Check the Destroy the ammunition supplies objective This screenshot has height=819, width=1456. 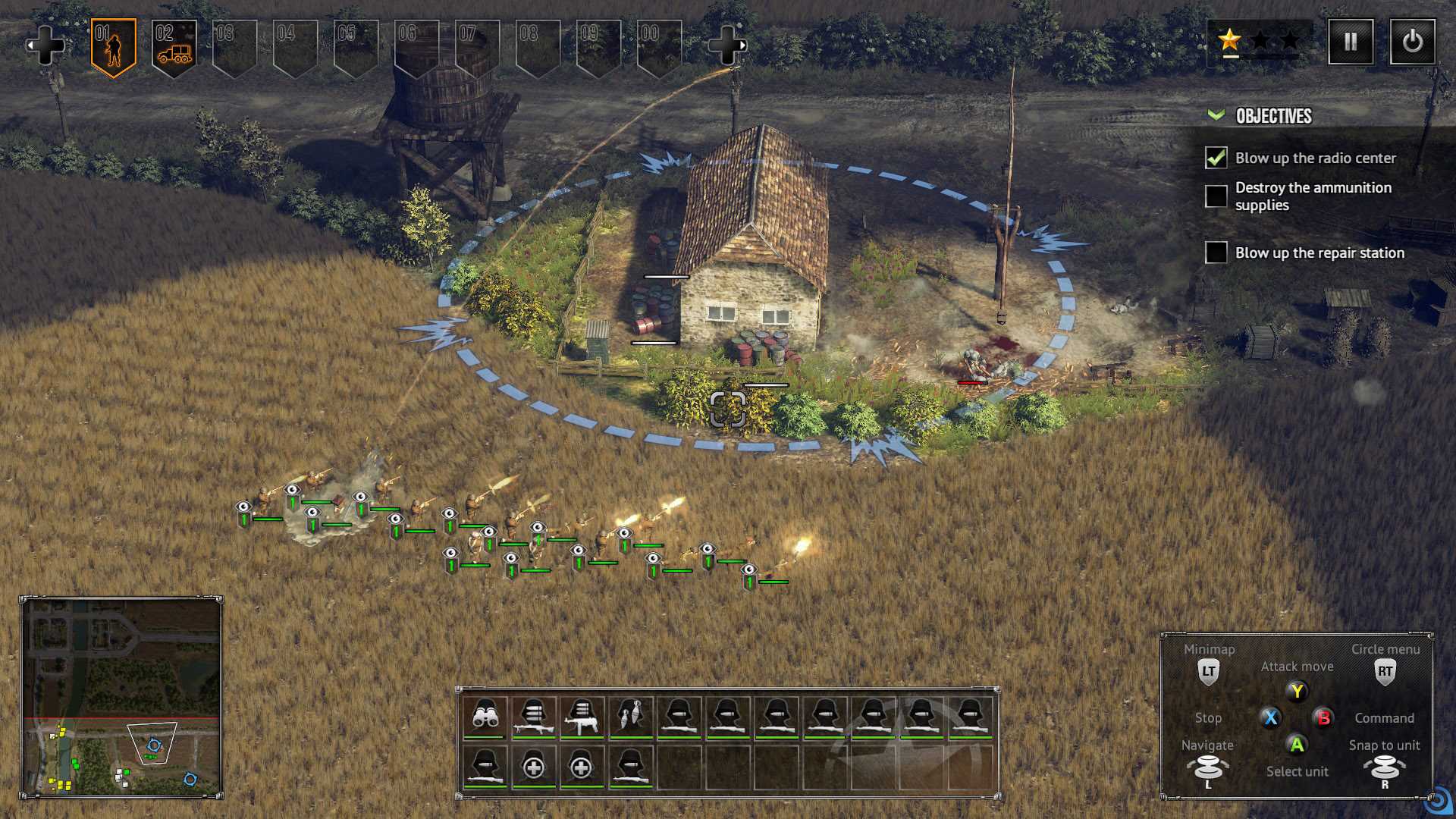tap(1216, 196)
